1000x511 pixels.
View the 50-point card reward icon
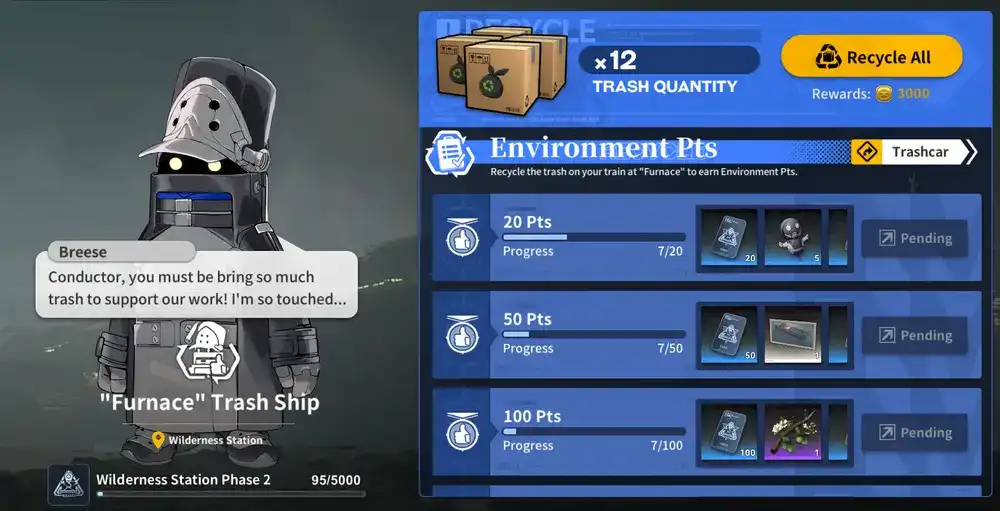pos(728,335)
